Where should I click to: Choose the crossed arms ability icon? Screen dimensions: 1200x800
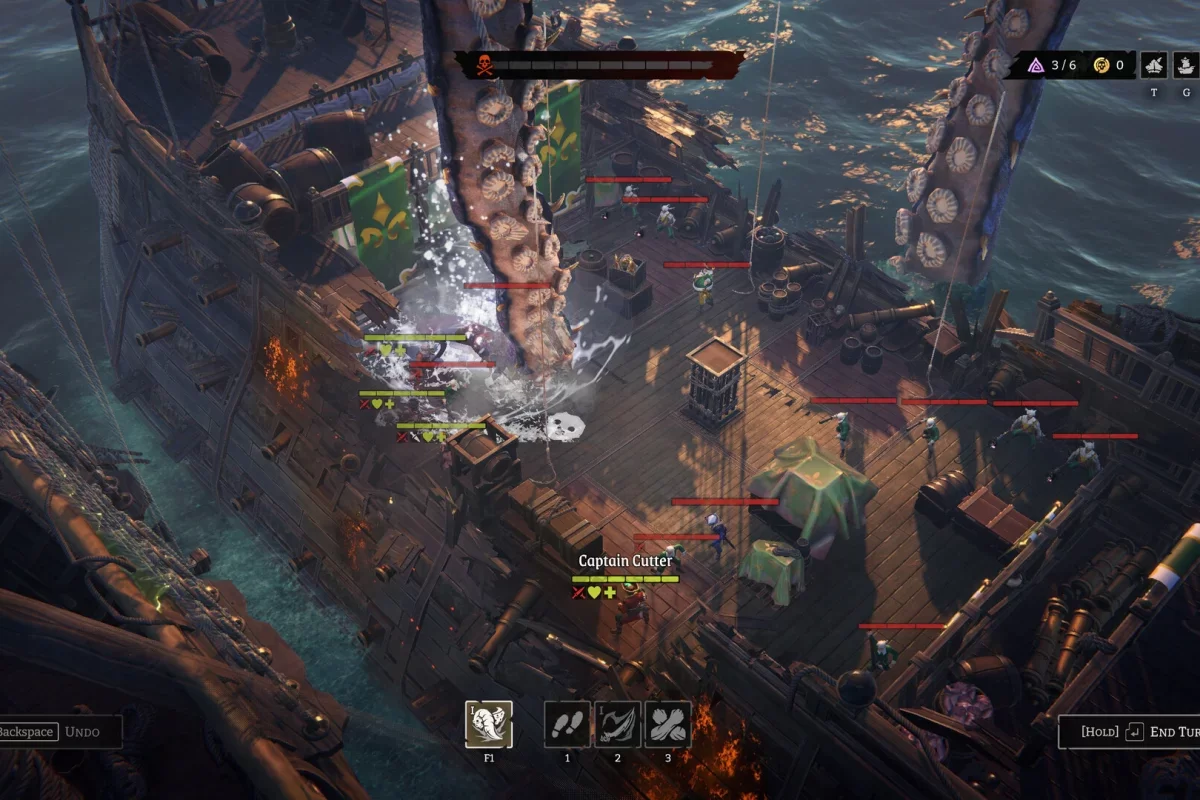tap(667, 724)
